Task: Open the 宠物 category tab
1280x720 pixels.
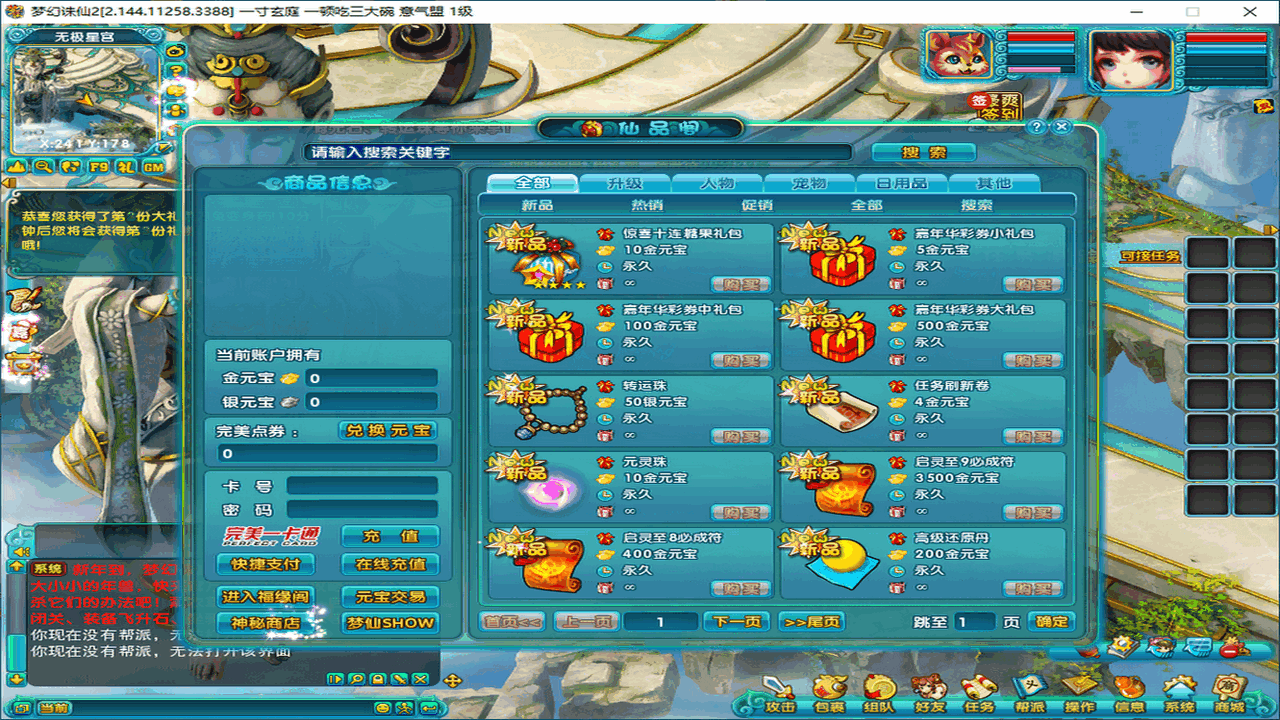Action: pos(809,183)
